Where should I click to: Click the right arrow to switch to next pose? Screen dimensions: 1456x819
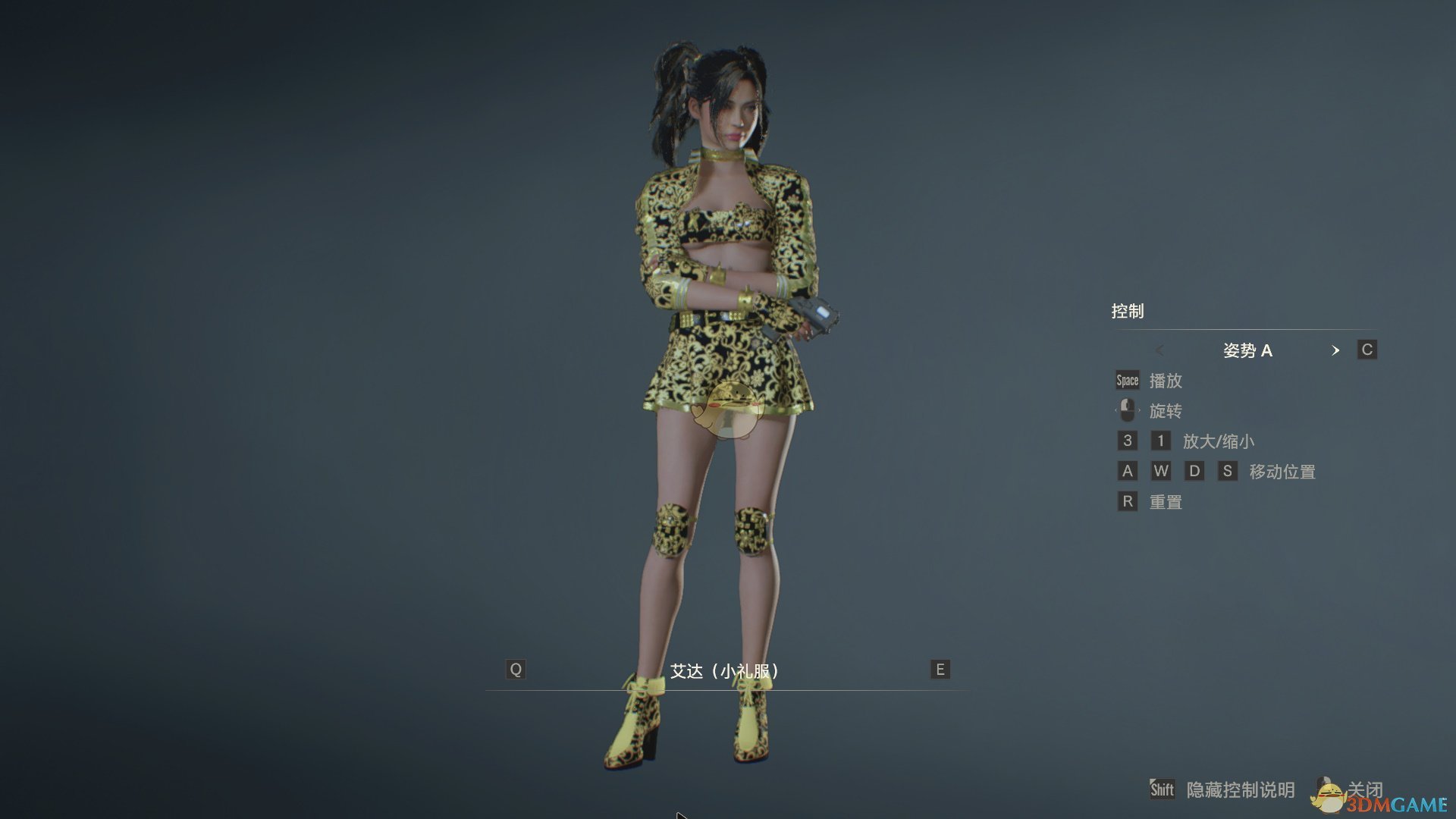[x=1336, y=350]
